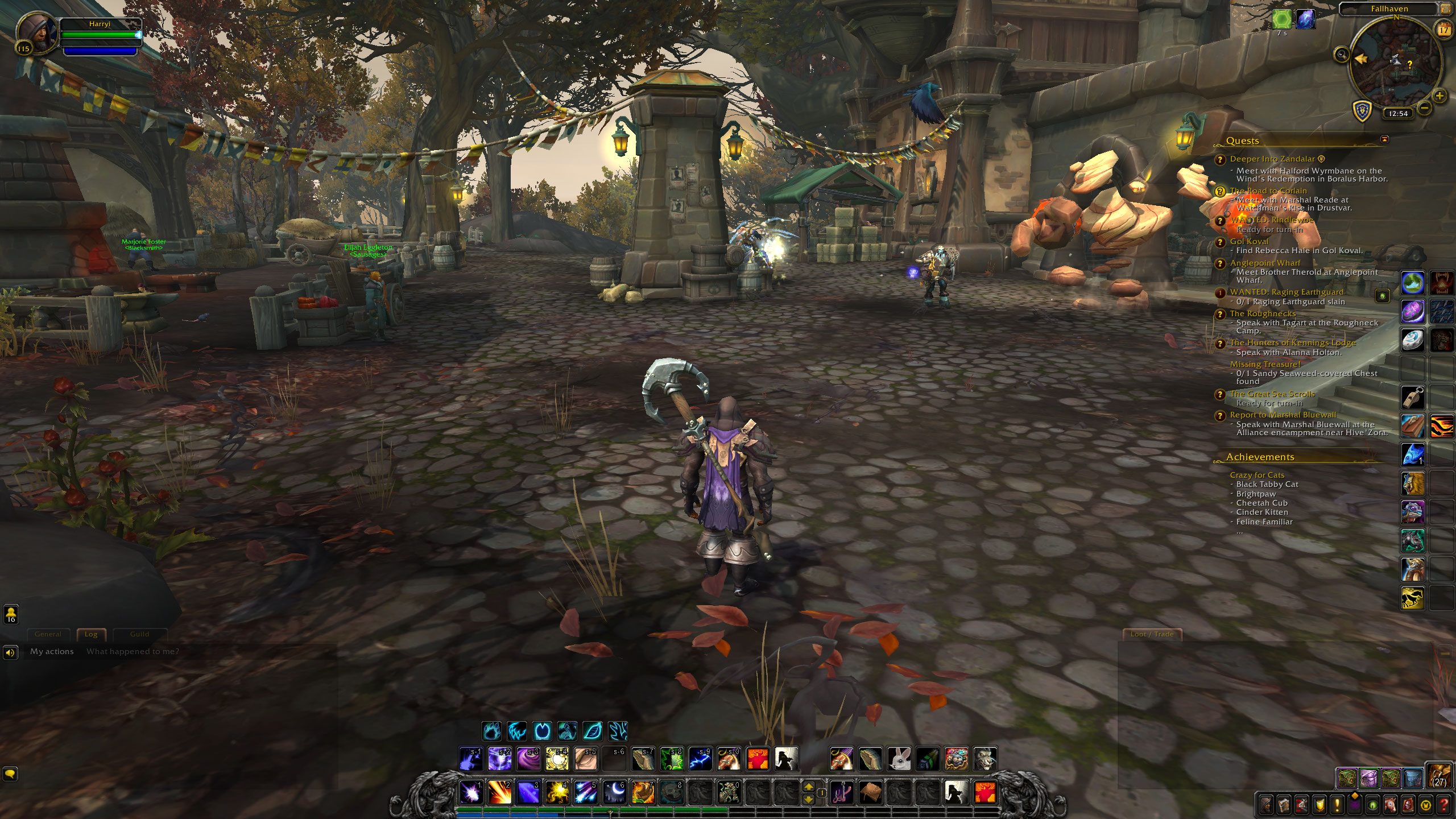Open the red question mark help button
1456x819 pixels.
click(1443, 805)
